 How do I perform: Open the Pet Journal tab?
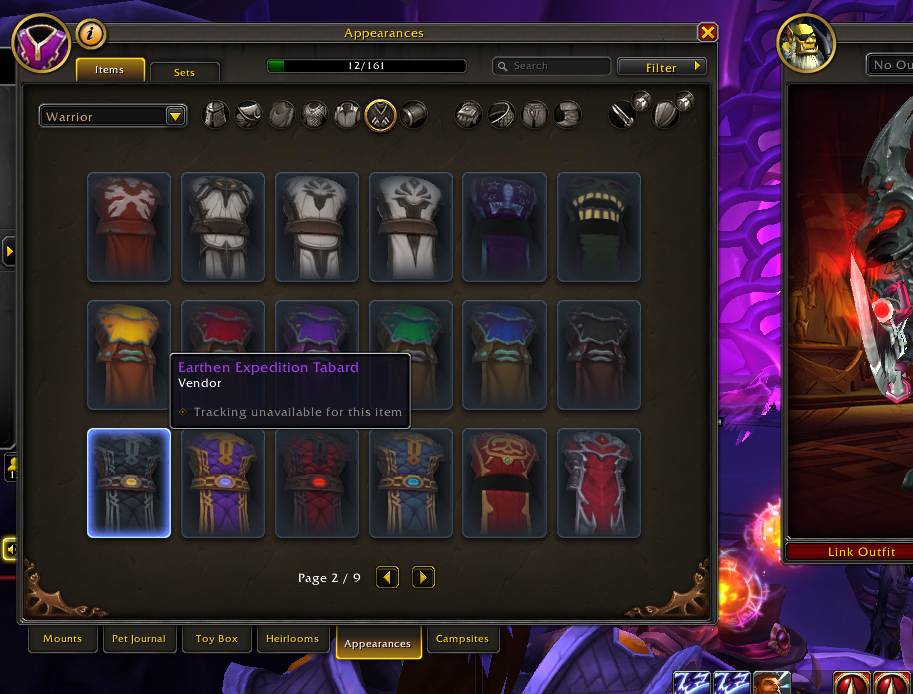pos(140,638)
